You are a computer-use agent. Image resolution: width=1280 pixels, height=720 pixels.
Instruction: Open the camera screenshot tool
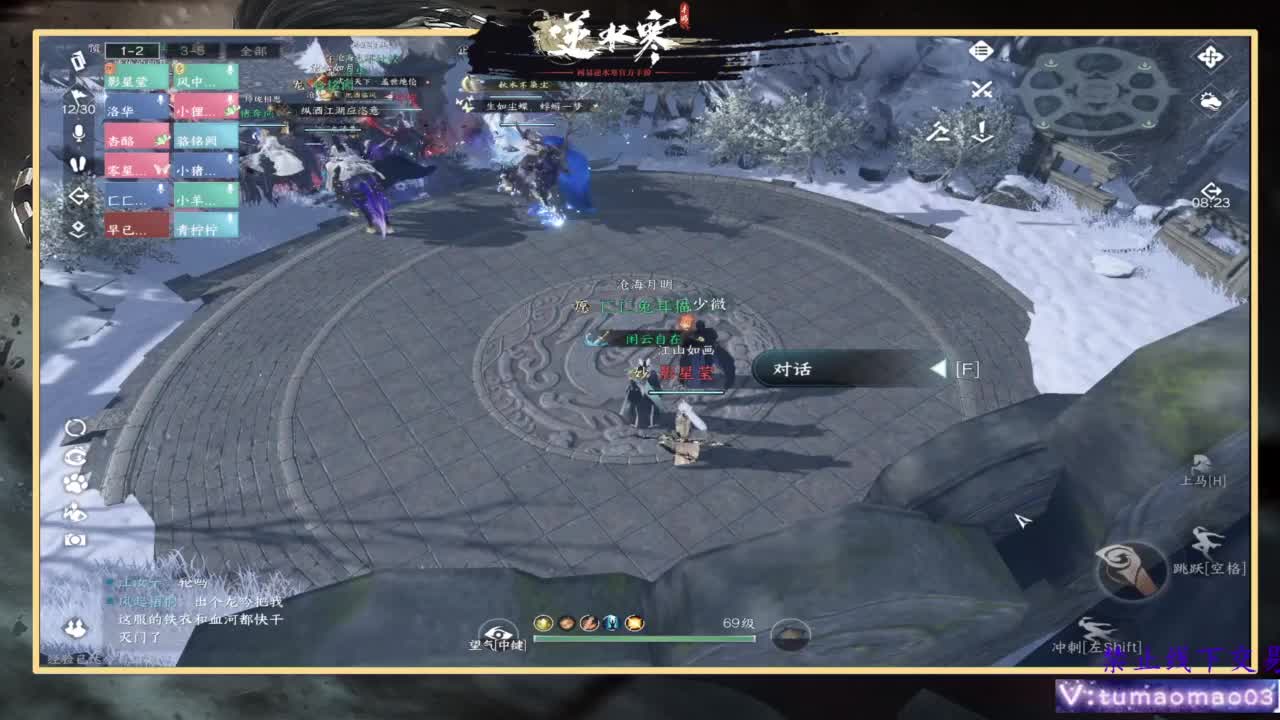tap(75, 538)
